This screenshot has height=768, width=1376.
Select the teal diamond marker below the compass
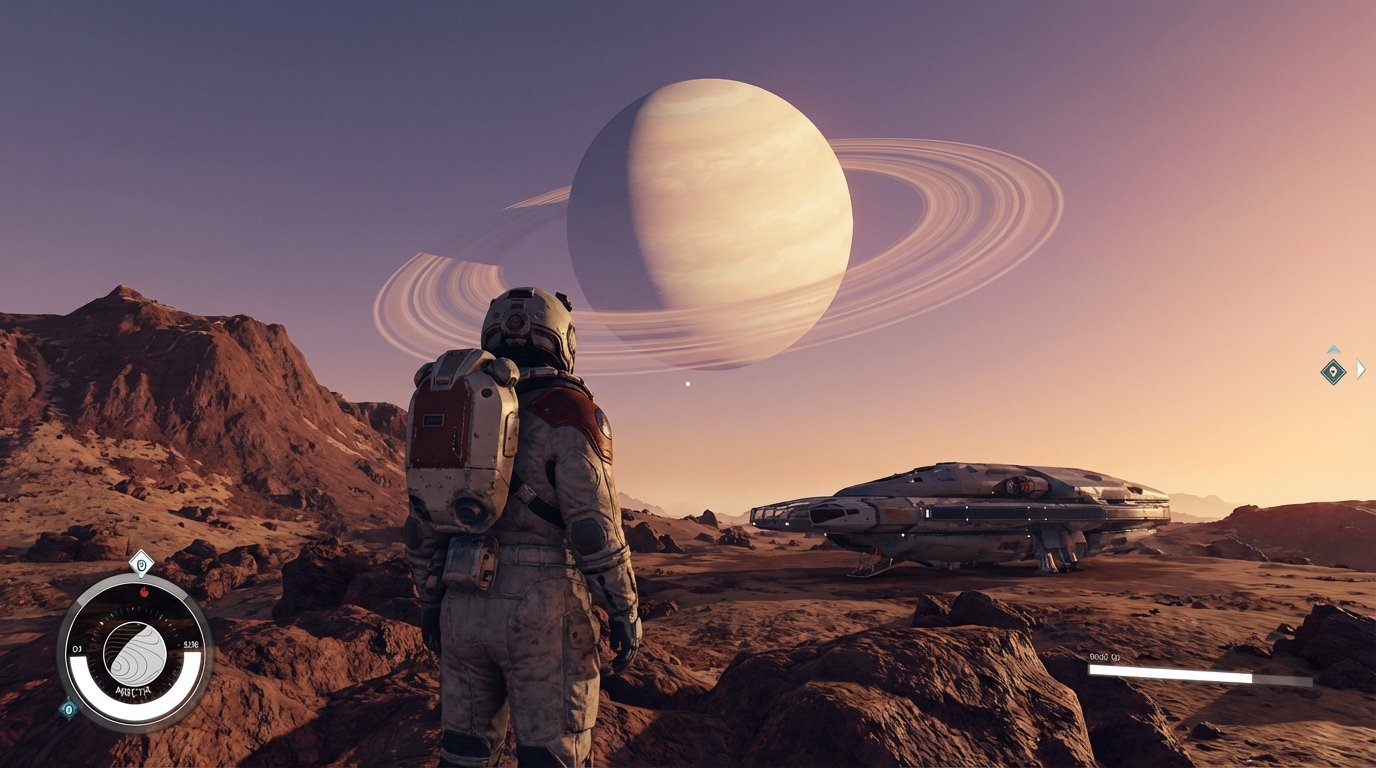[x=69, y=708]
